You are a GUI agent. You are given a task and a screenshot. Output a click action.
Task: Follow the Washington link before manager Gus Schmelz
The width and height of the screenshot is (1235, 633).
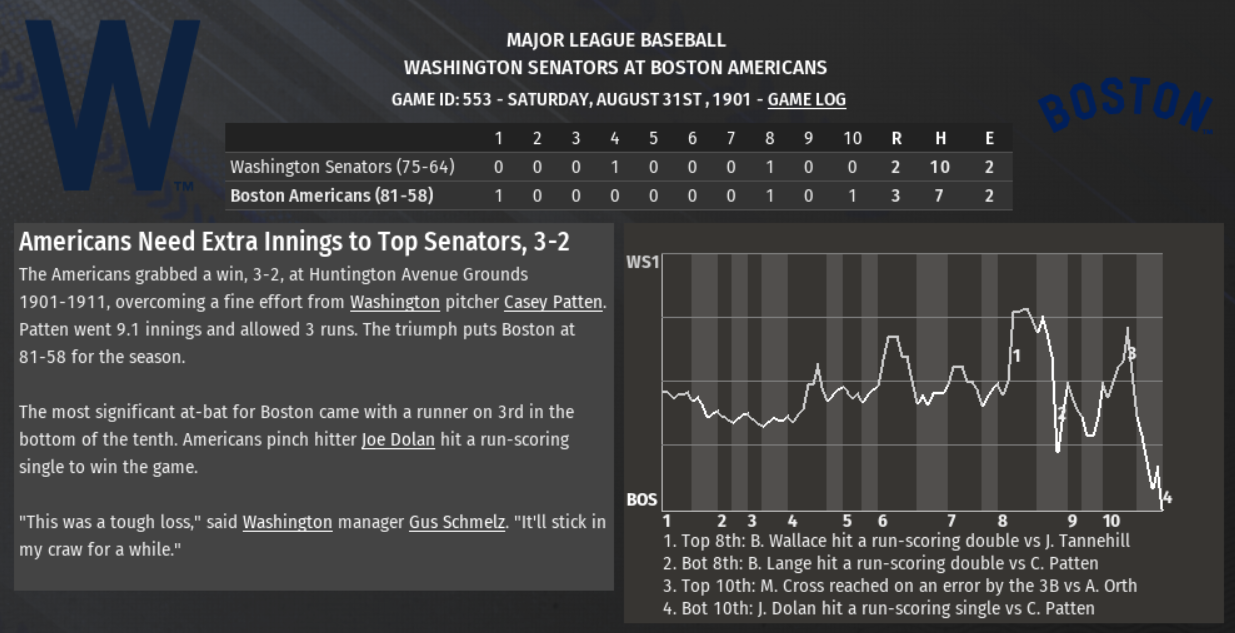287,522
